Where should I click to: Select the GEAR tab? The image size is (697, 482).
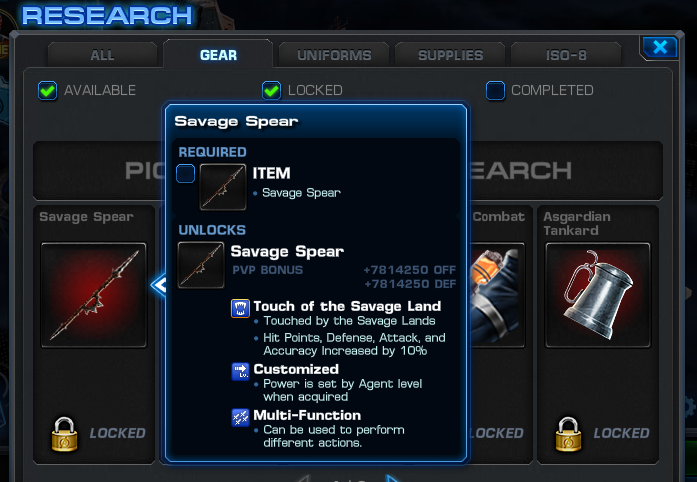[x=218, y=55]
